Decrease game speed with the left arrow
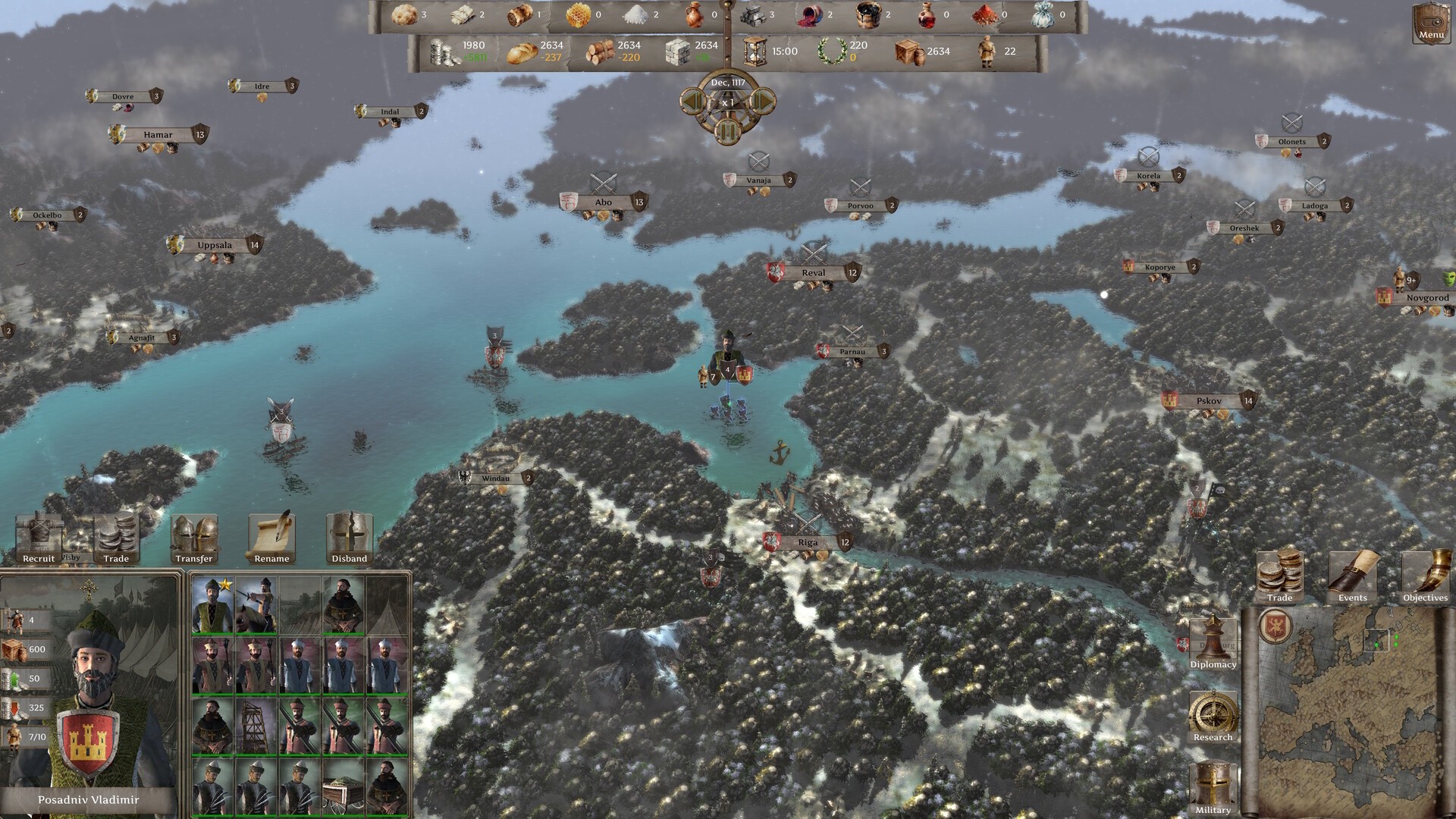The width and height of the screenshot is (1456, 819). pyautogui.click(x=692, y=101)
